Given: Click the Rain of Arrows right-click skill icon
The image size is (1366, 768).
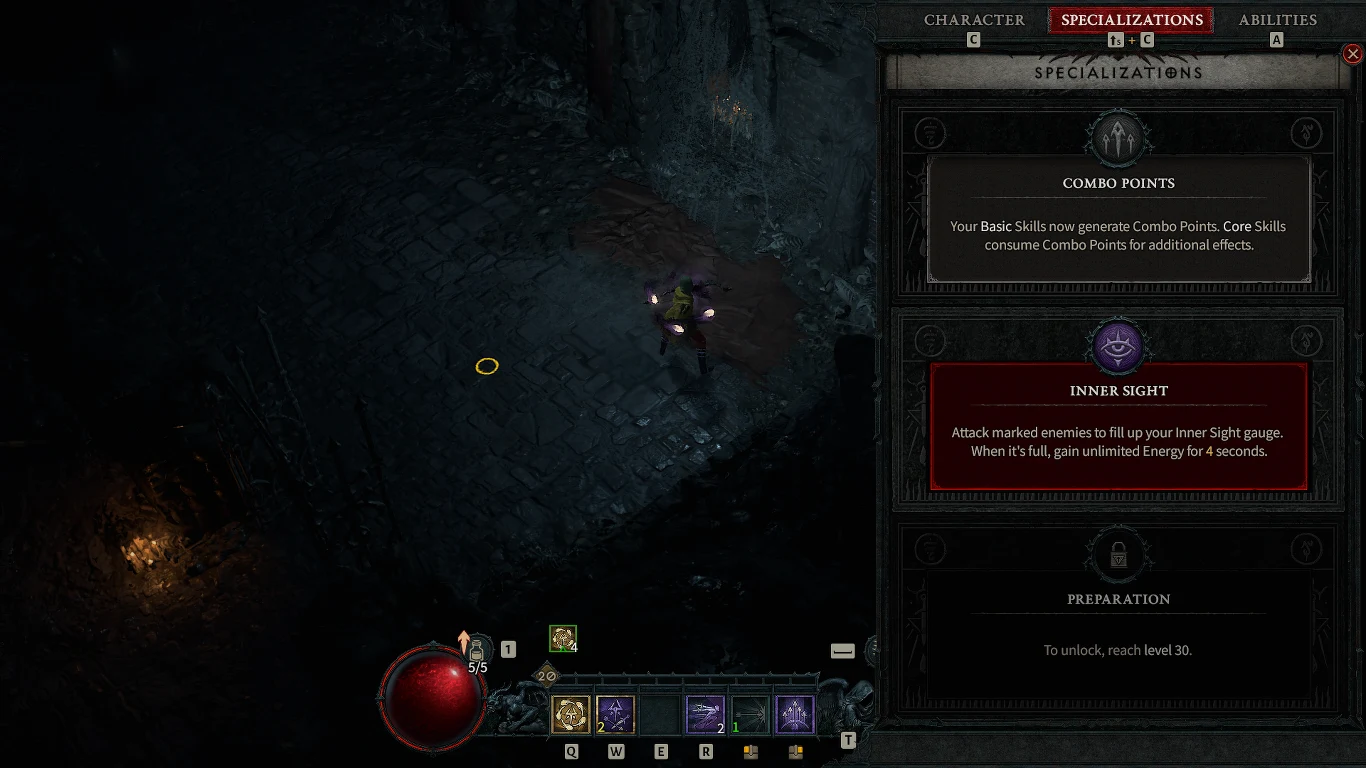Looking at the screenshot, I should (796, 713).
